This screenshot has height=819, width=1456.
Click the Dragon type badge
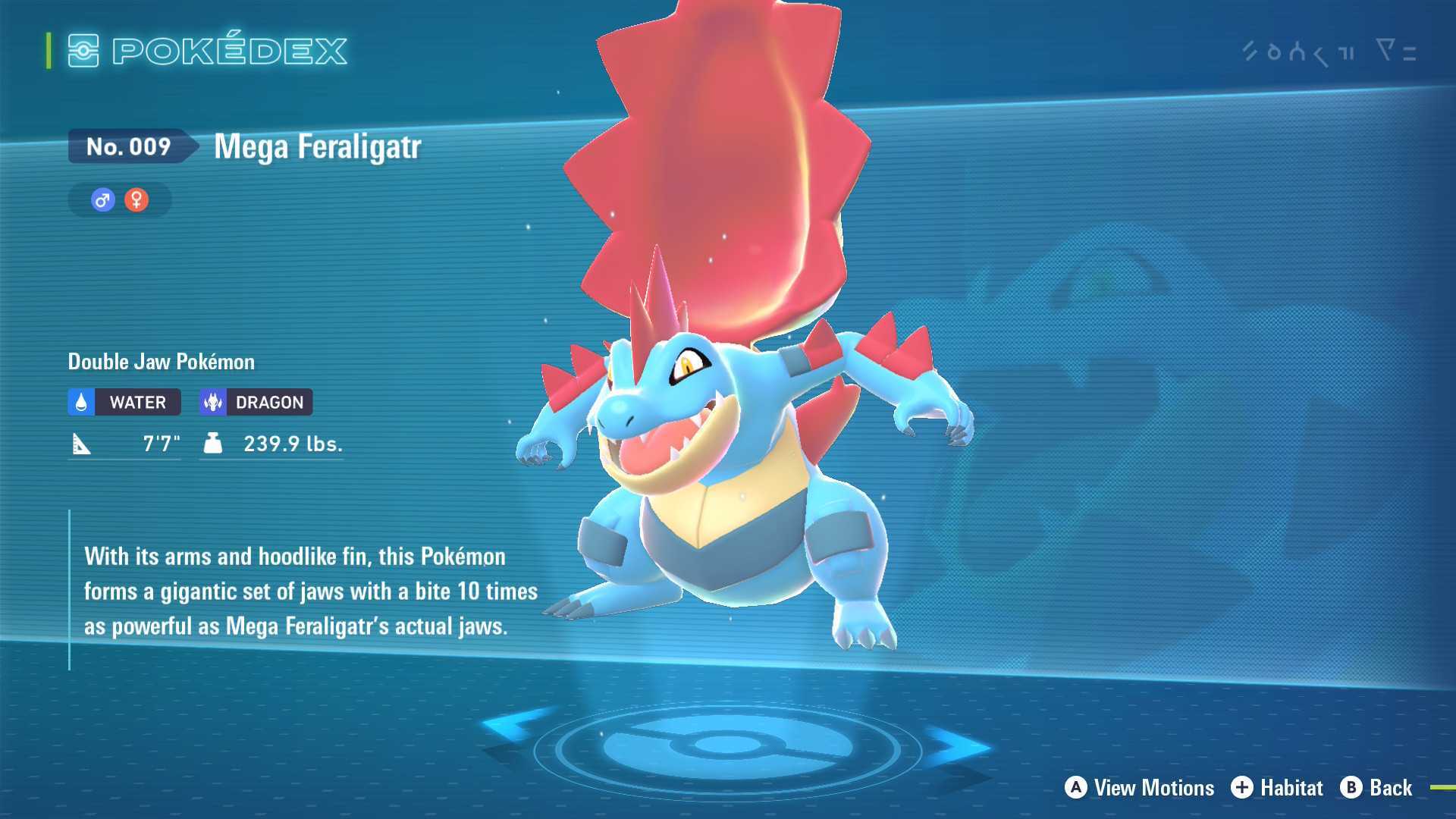pos(256,402)
